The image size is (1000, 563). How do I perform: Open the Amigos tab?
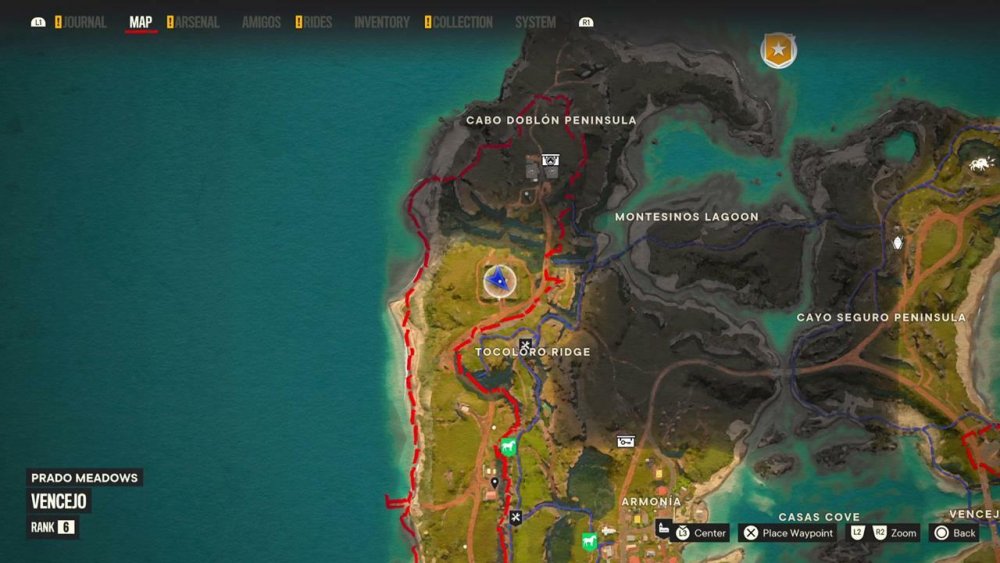tap(261, 22)
